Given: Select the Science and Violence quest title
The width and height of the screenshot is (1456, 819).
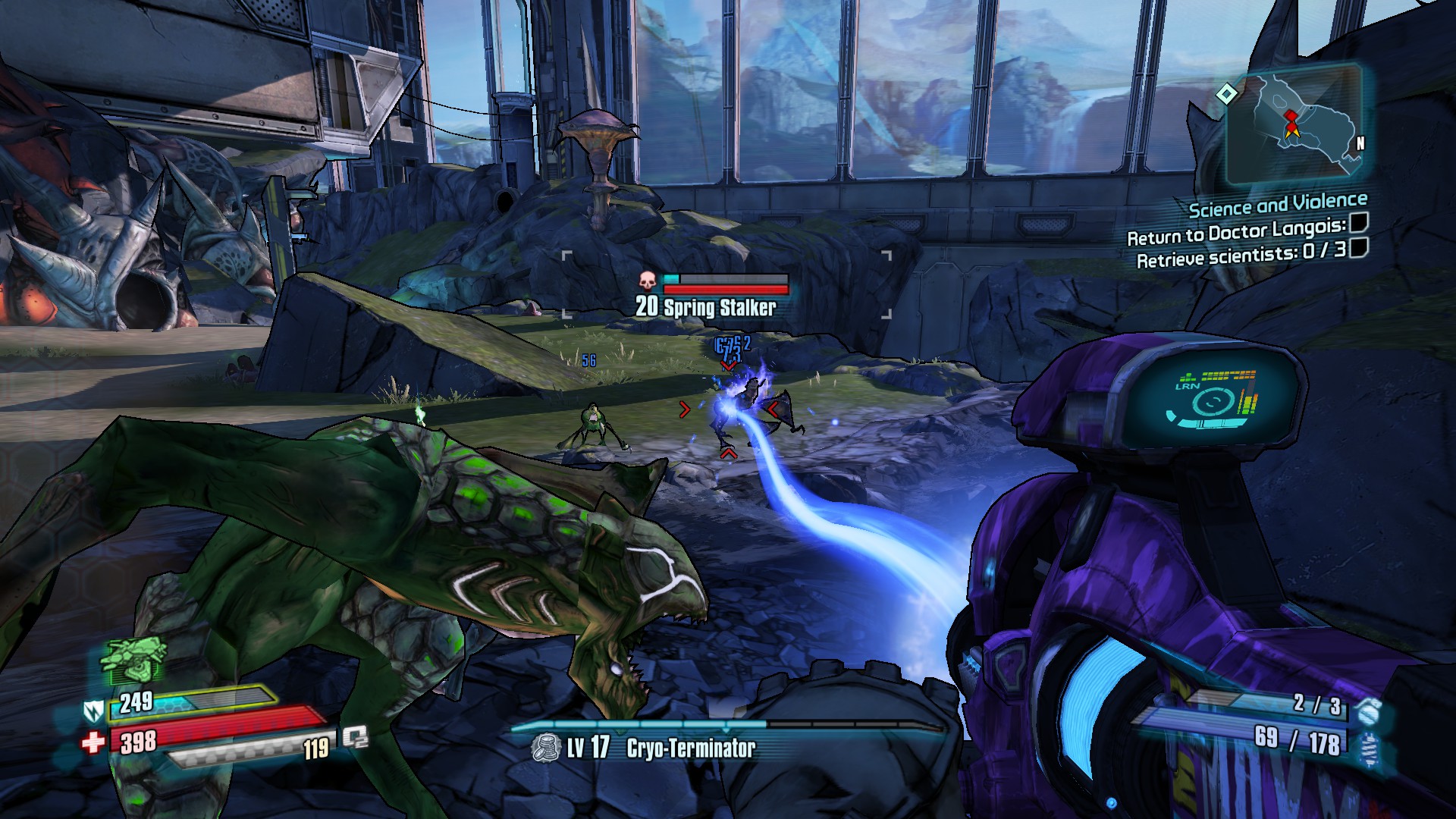Looking at the screenshot, I should [x=1277, y=205].
